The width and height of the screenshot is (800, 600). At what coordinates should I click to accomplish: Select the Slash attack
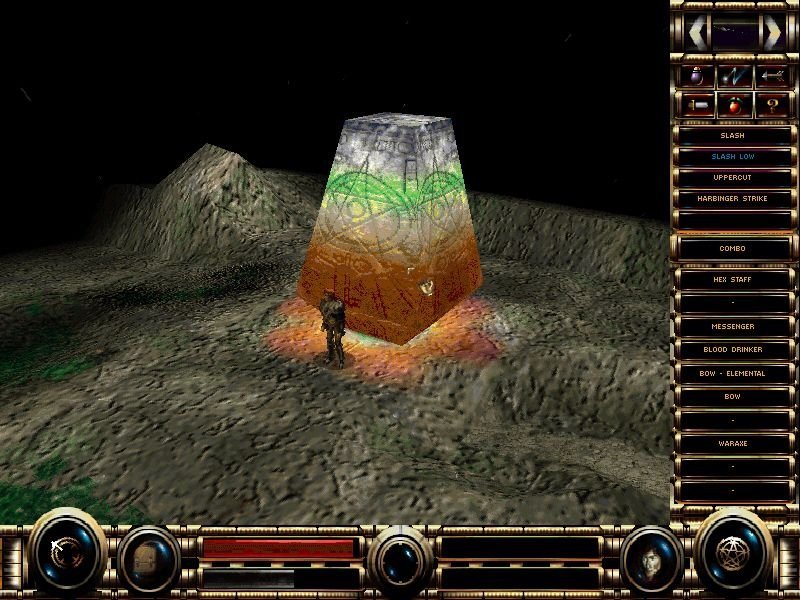click(x=732, y=135)
